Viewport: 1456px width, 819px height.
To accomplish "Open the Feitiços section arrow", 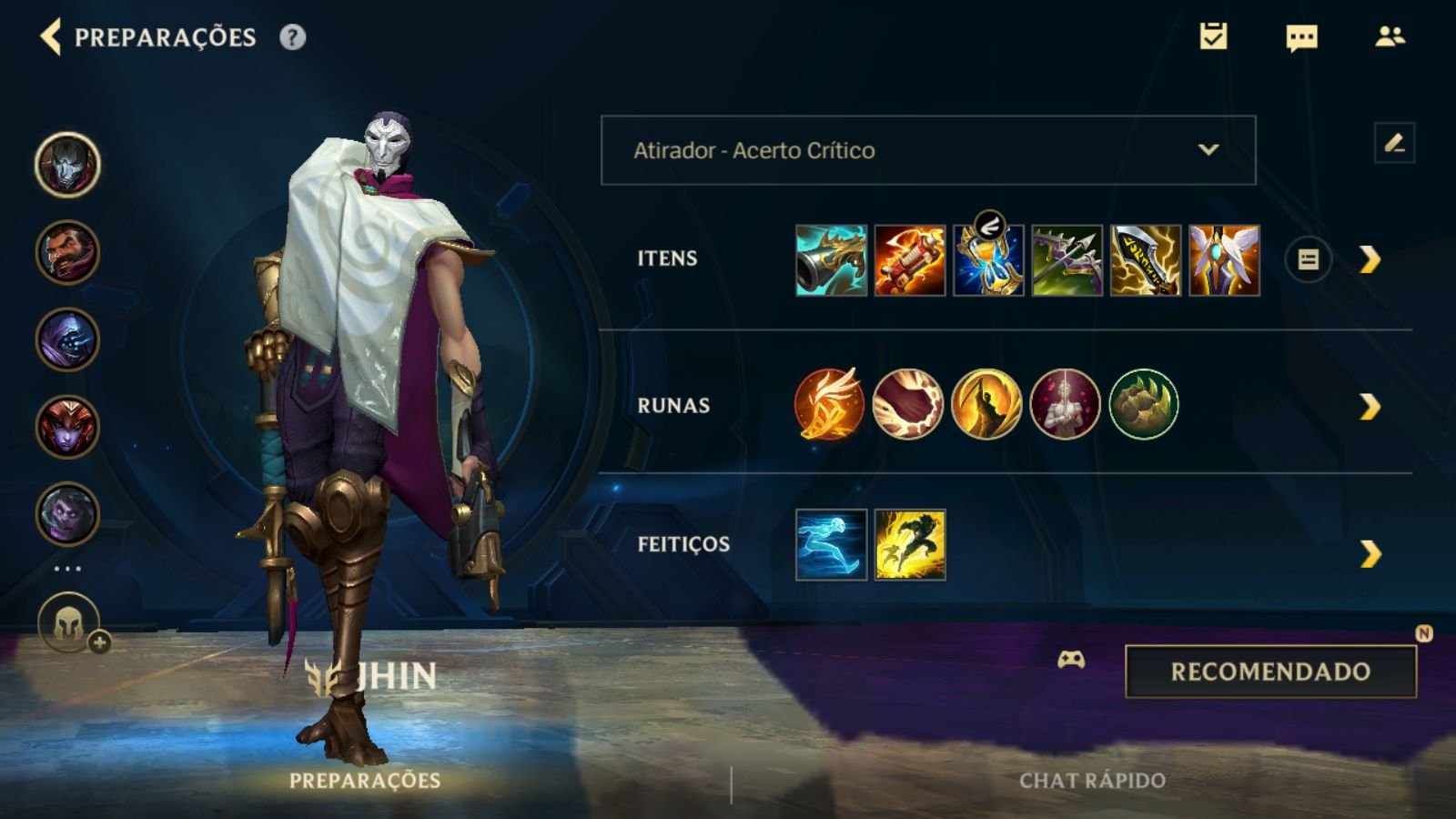I will pyautogui.click(x=1370, y=553).
